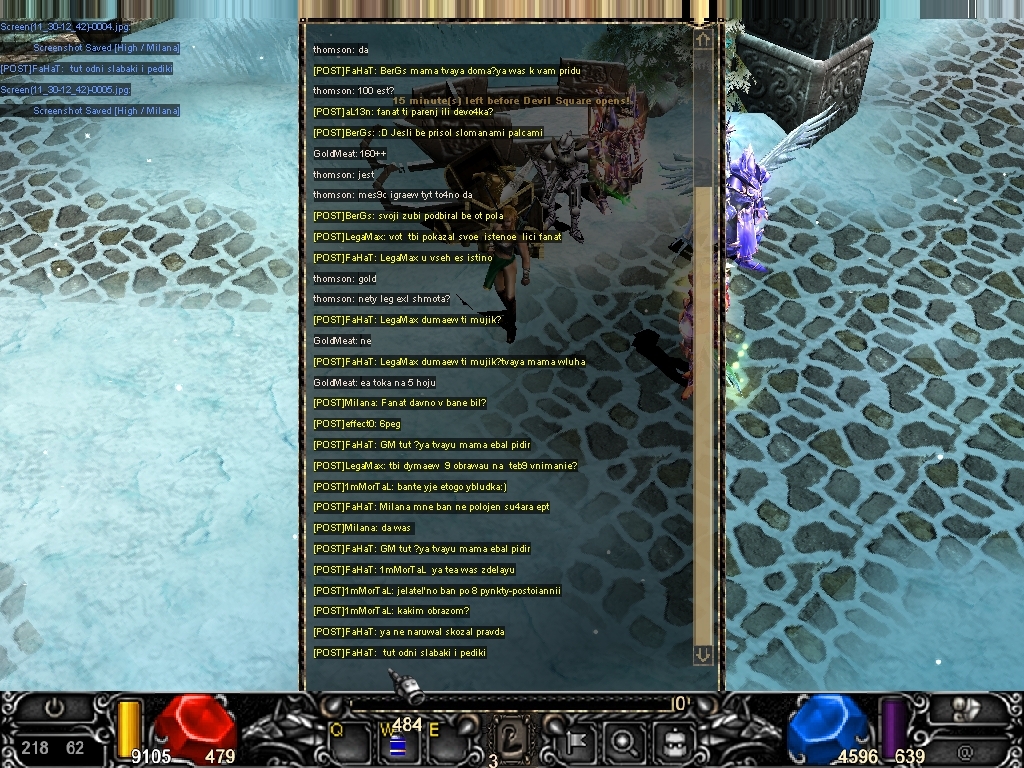The height and width of the screenshot is (768, 1024).
Task: Click the power button in the bottom-left panel
Action: (54, 708)
